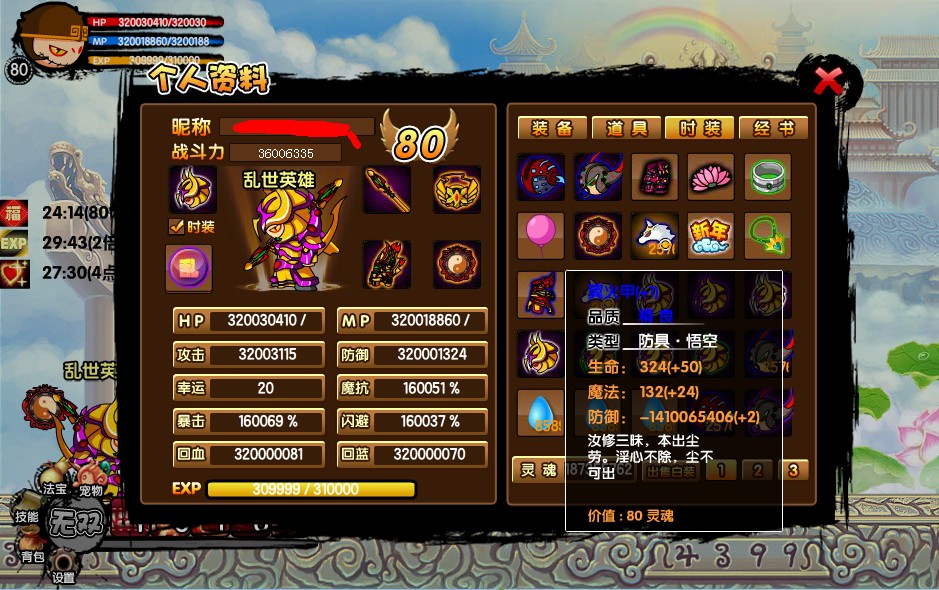Click the equipped yin-yang talisman slot
Image resolution: width=939 pixels, height=590 pixels.
(x=457, y=265)
